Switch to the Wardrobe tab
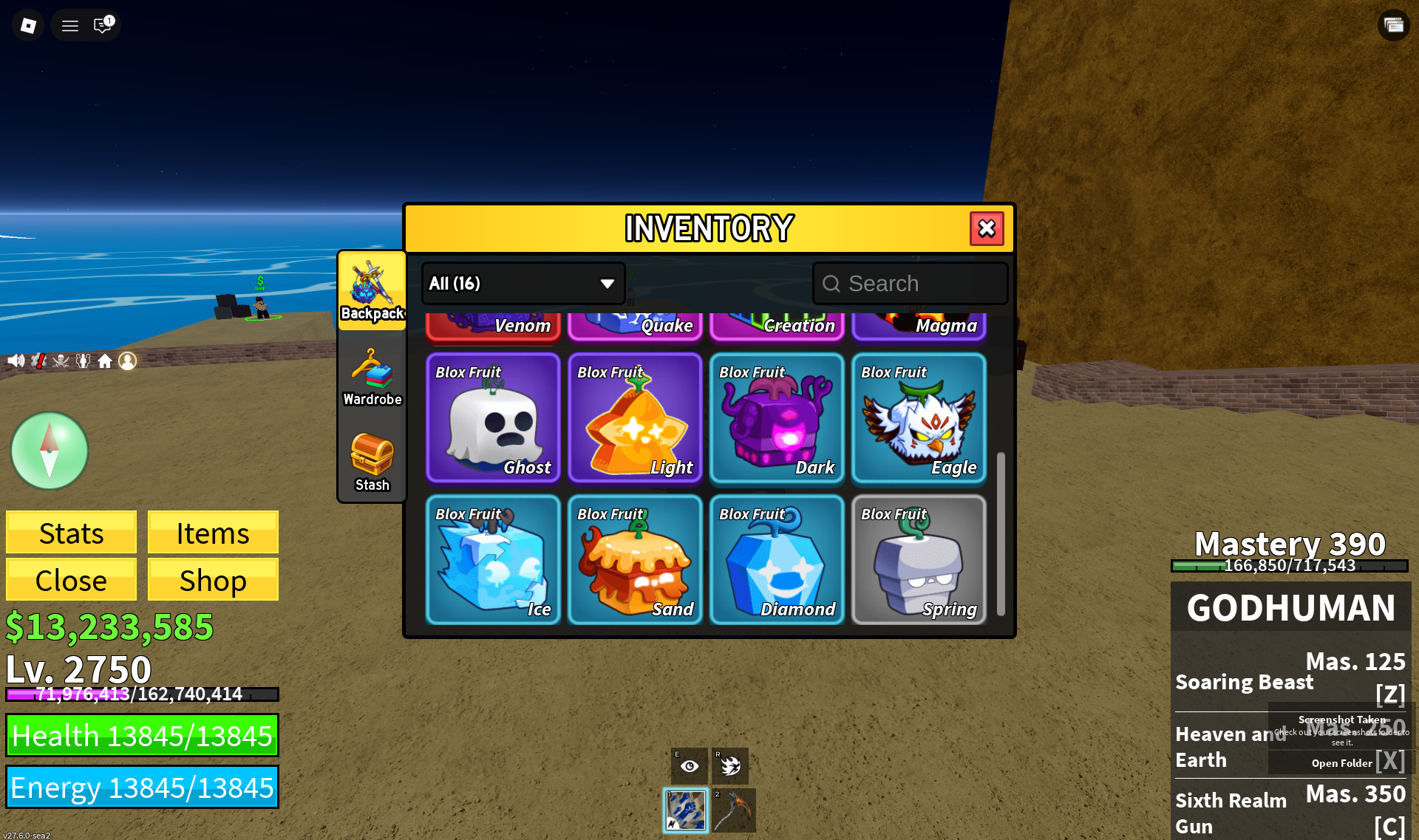This screenshot has width=1419, height=840. 372,378
